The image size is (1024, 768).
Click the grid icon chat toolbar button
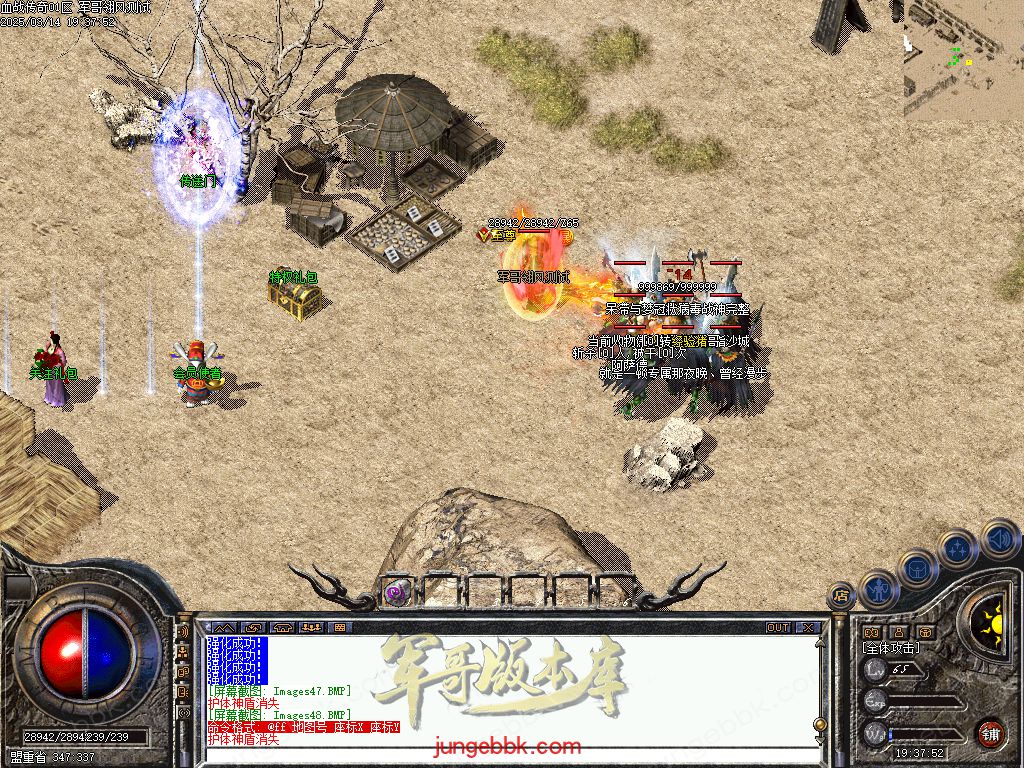tap(340, 628)
